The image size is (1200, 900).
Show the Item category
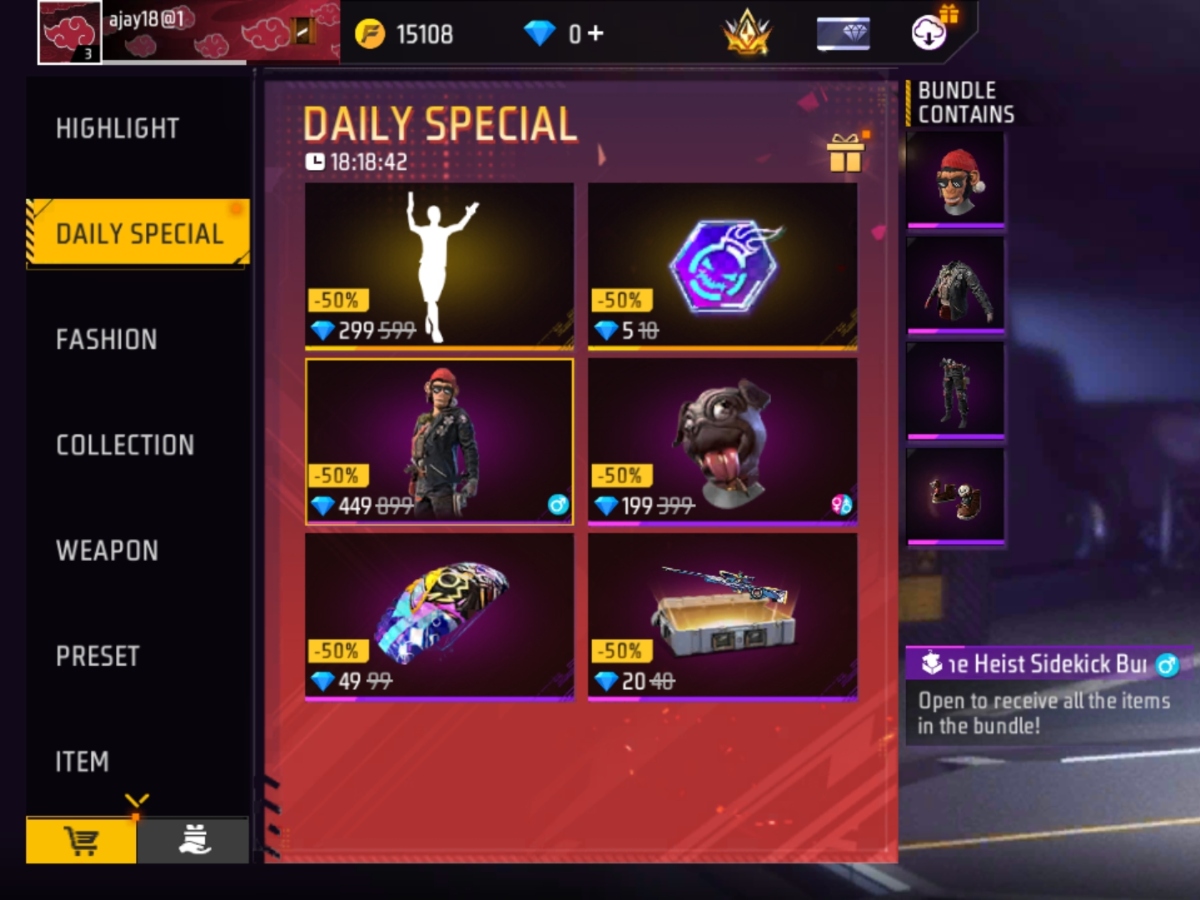82,762
